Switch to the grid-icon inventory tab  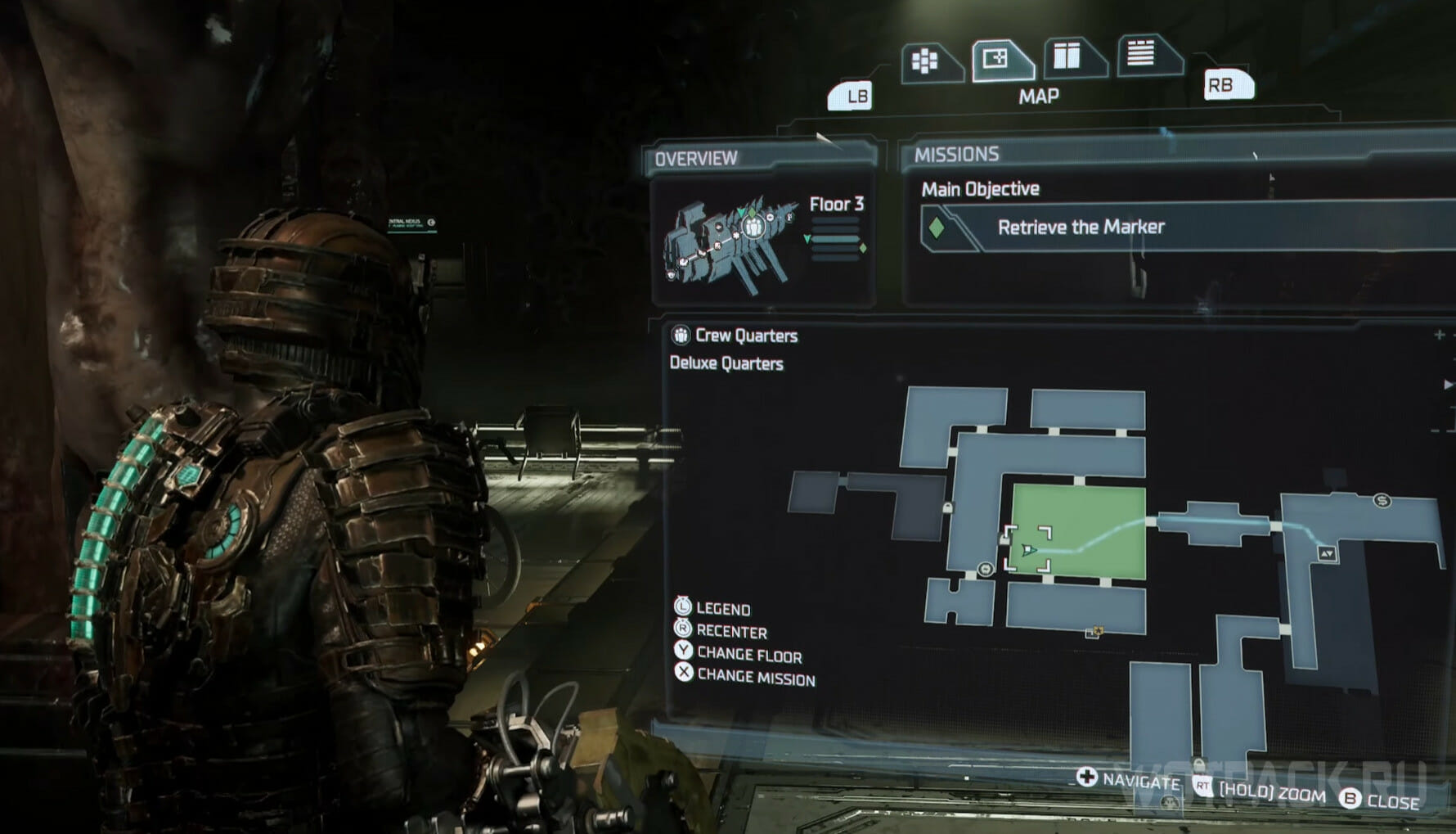tap(926, 61)
